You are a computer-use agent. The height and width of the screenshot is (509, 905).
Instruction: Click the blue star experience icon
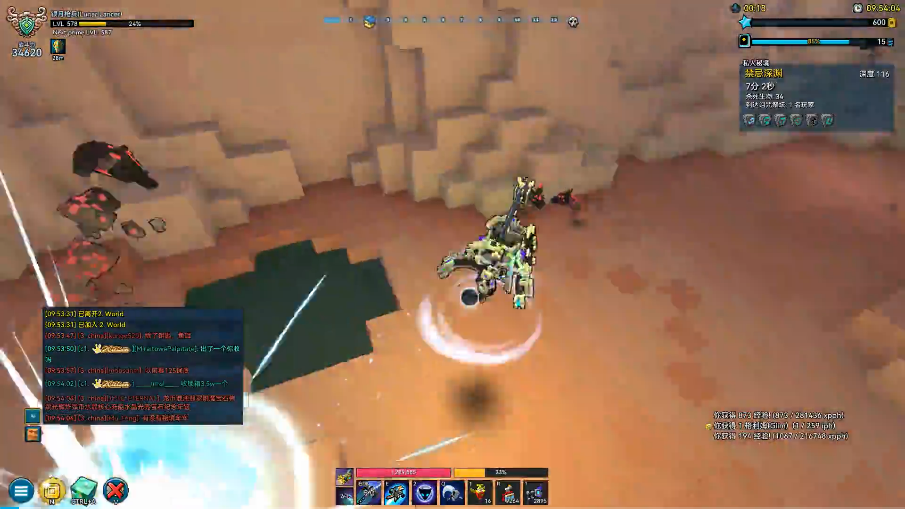(x=745, y=22)
